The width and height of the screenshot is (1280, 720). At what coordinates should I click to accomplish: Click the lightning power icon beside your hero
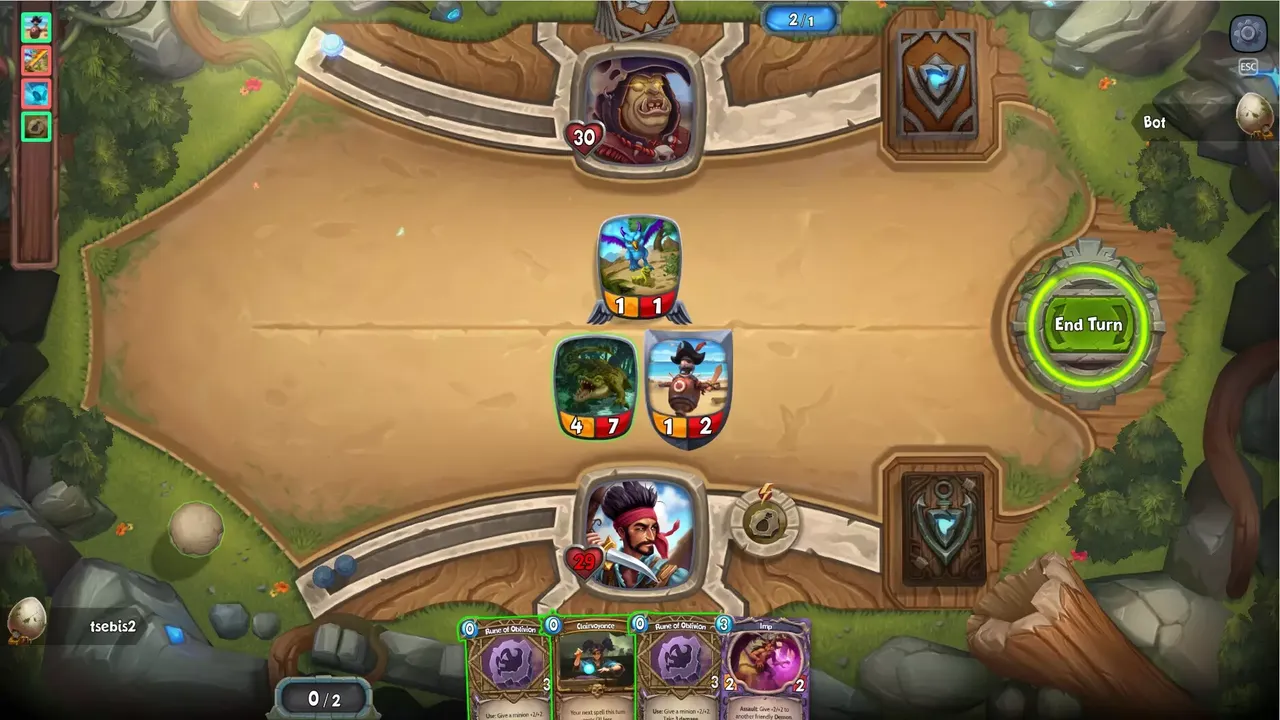coord(764,518)
